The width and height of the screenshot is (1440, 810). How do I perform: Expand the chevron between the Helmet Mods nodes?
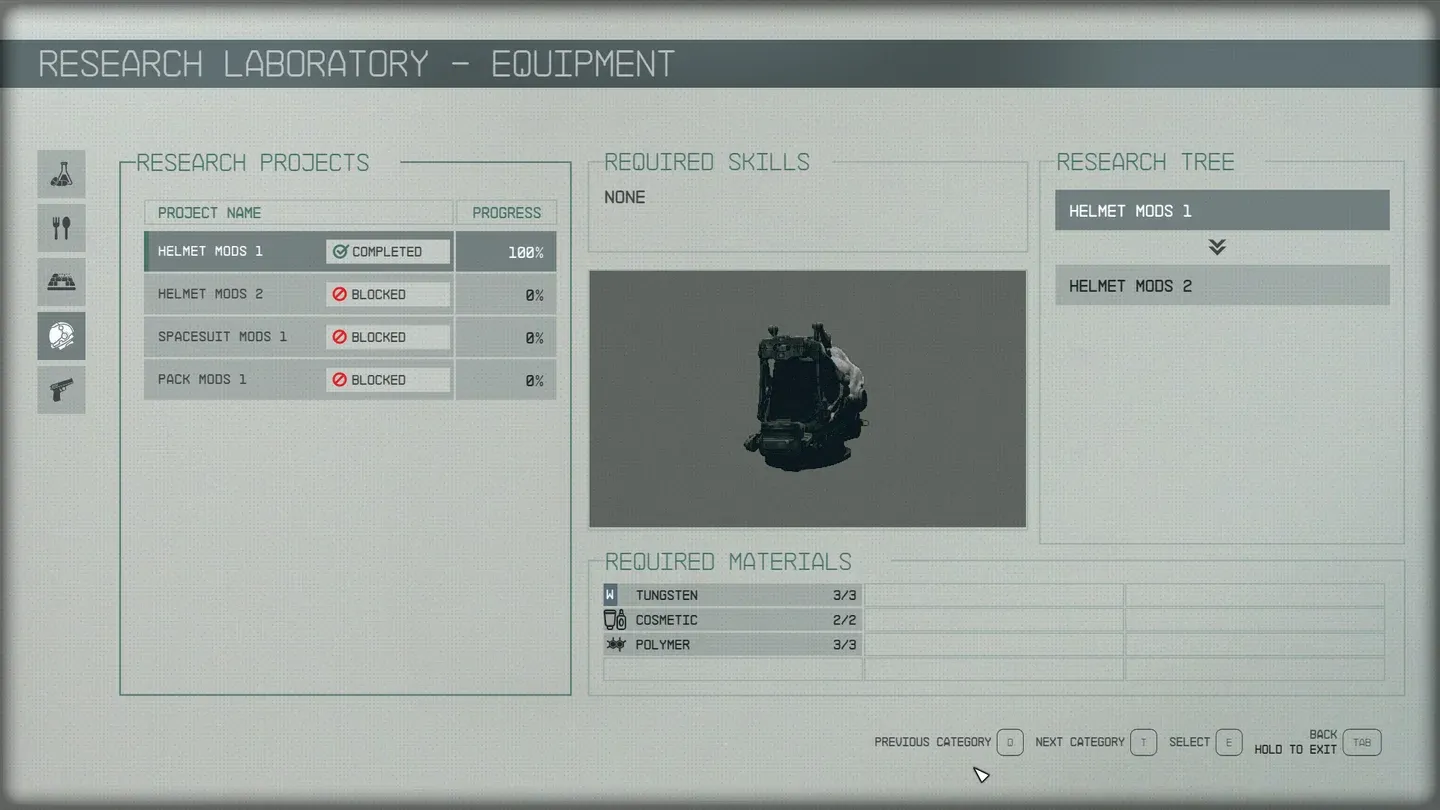[x=1217, y=247]
